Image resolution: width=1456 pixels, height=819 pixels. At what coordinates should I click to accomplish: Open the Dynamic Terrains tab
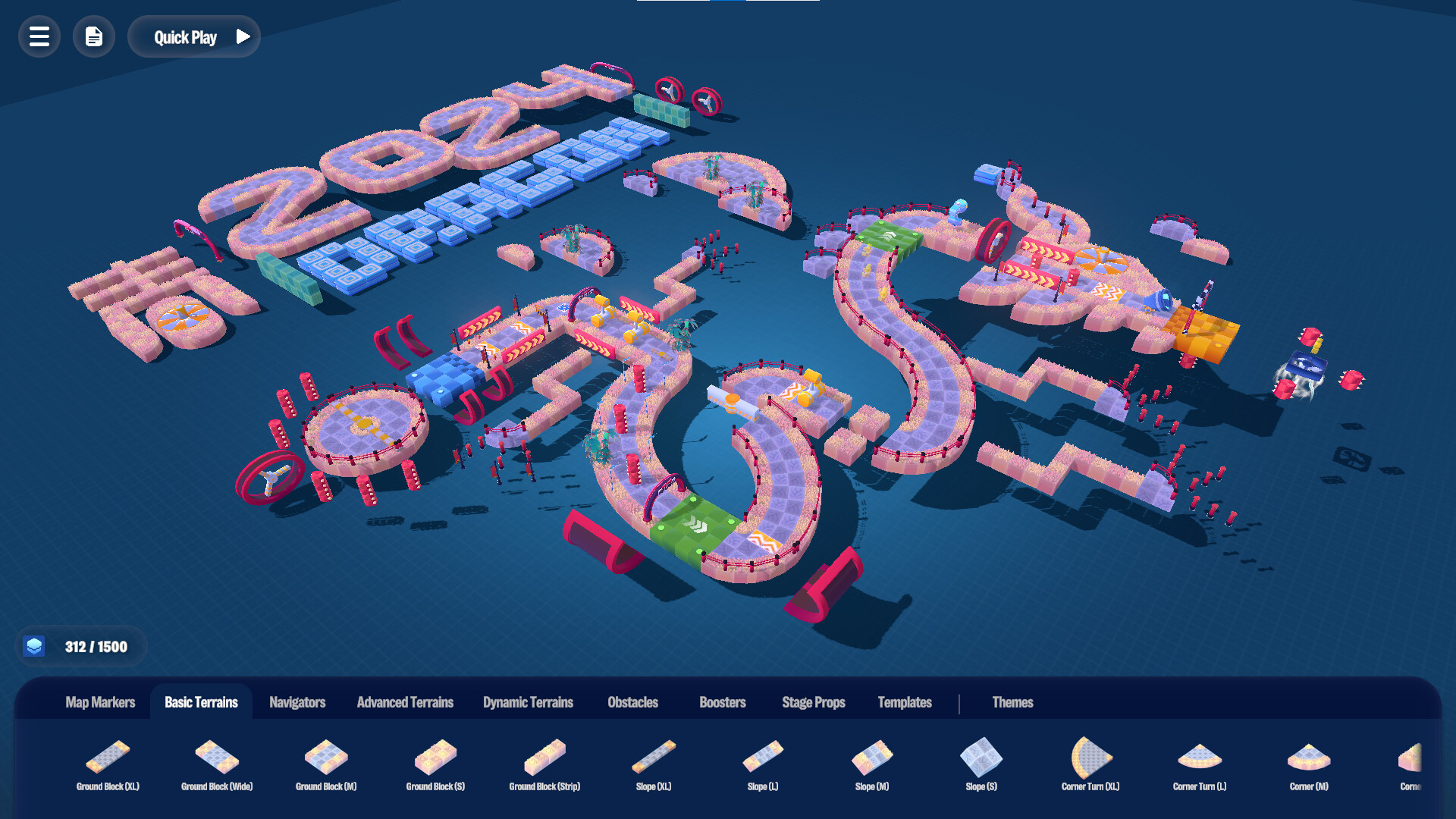pos(528,702)
